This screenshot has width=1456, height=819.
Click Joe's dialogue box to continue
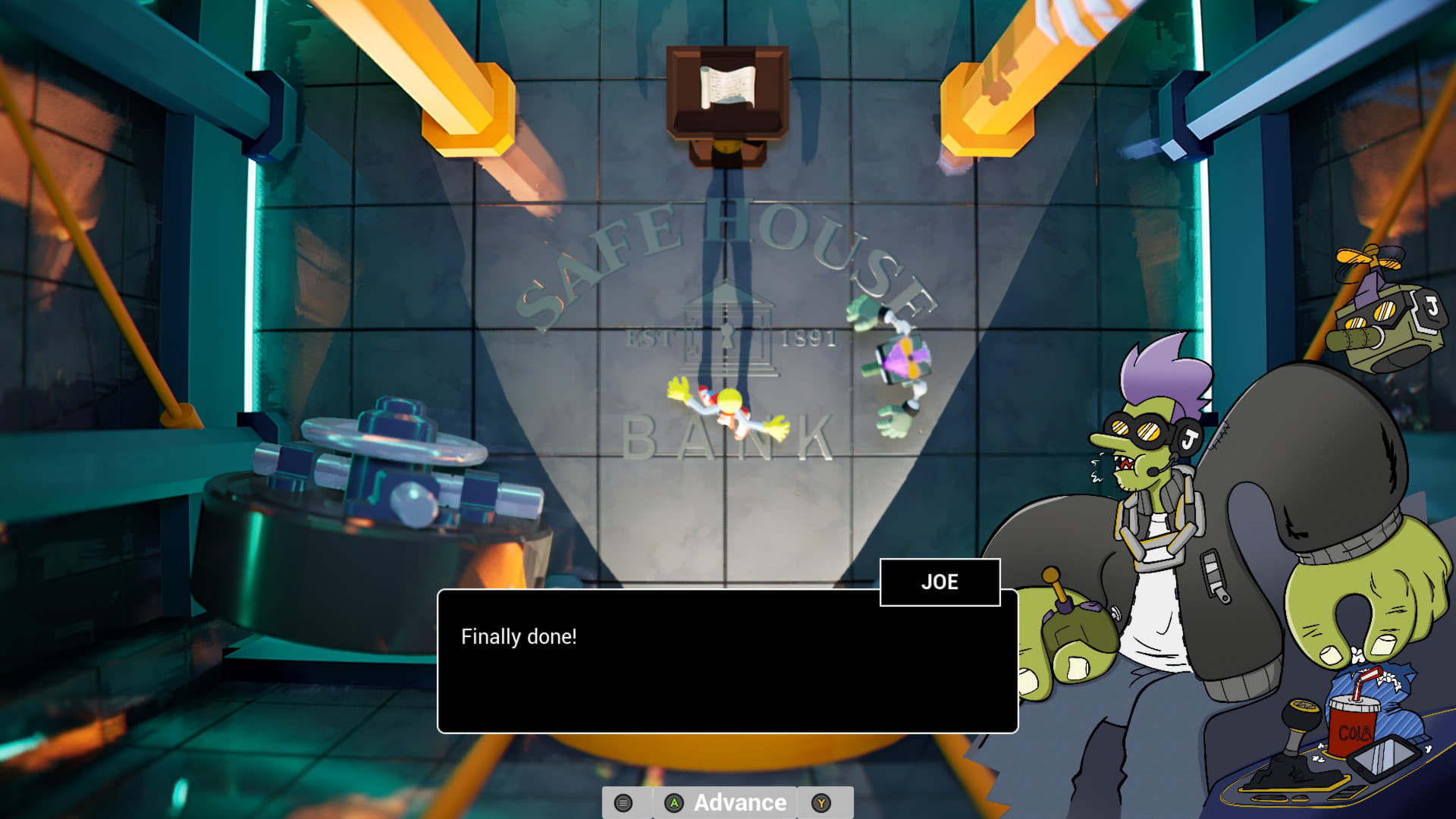coord(726,661)
